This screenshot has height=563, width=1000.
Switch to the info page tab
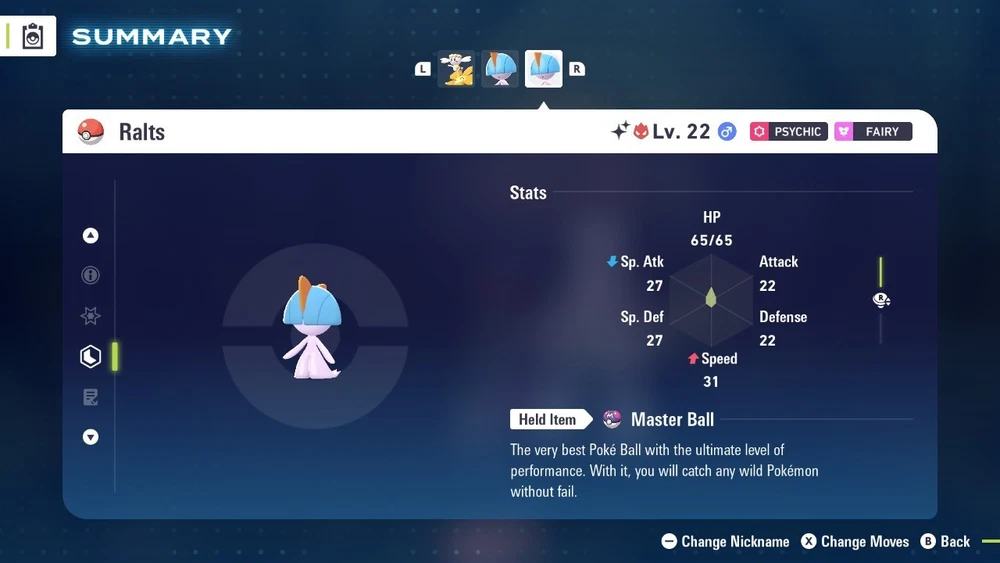[91, 275]
